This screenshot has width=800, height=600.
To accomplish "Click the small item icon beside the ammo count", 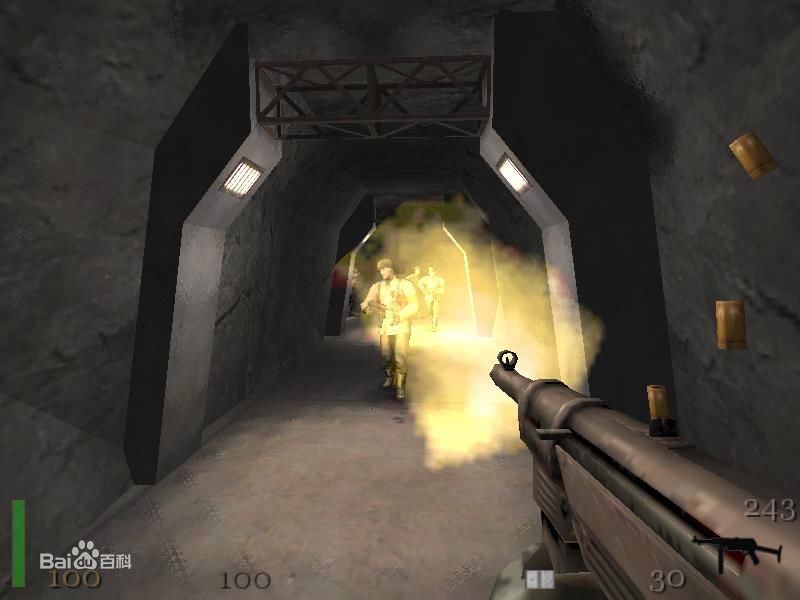I will 539,578.
